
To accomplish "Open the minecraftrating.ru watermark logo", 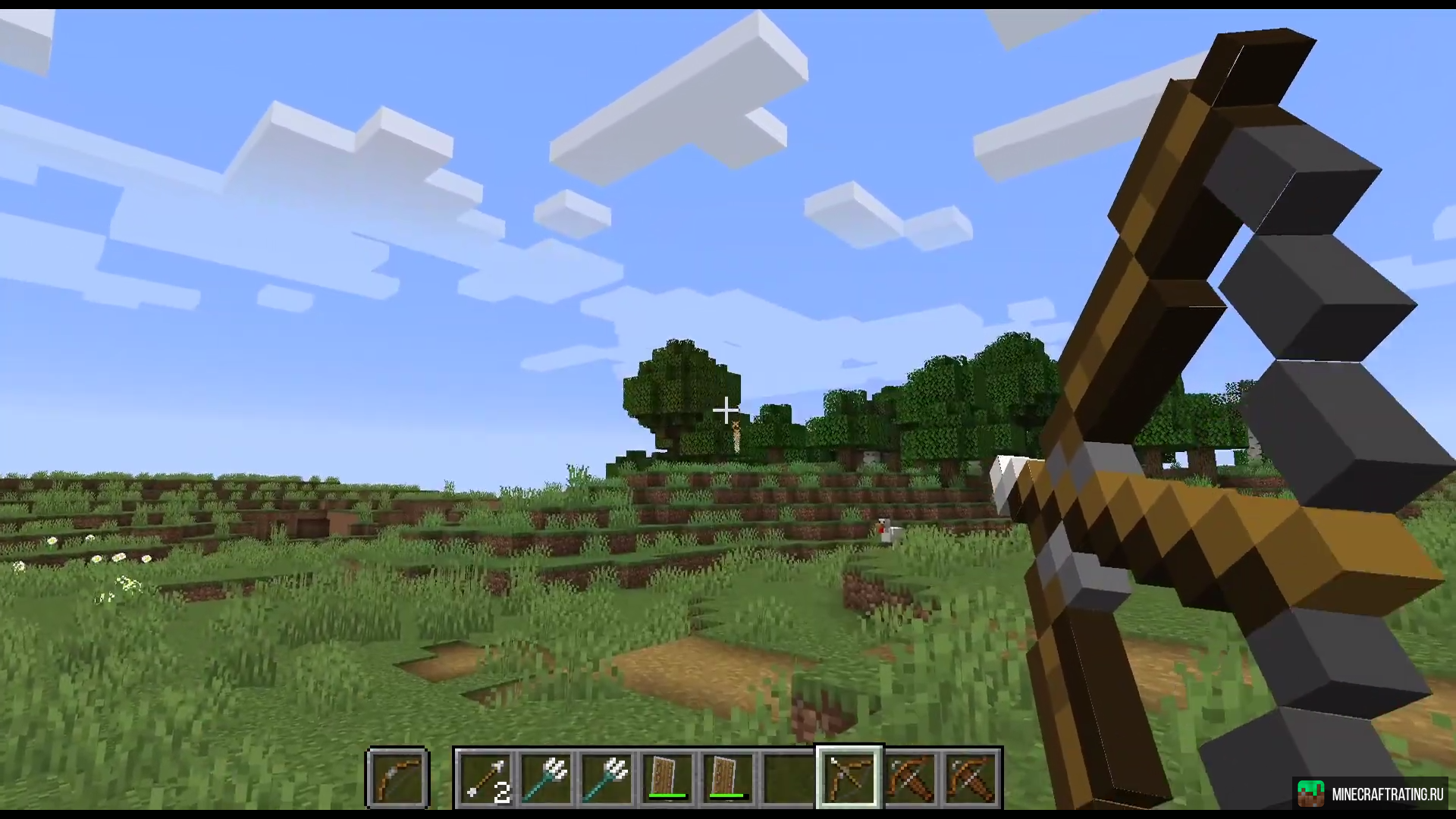I will point(1371,794).
